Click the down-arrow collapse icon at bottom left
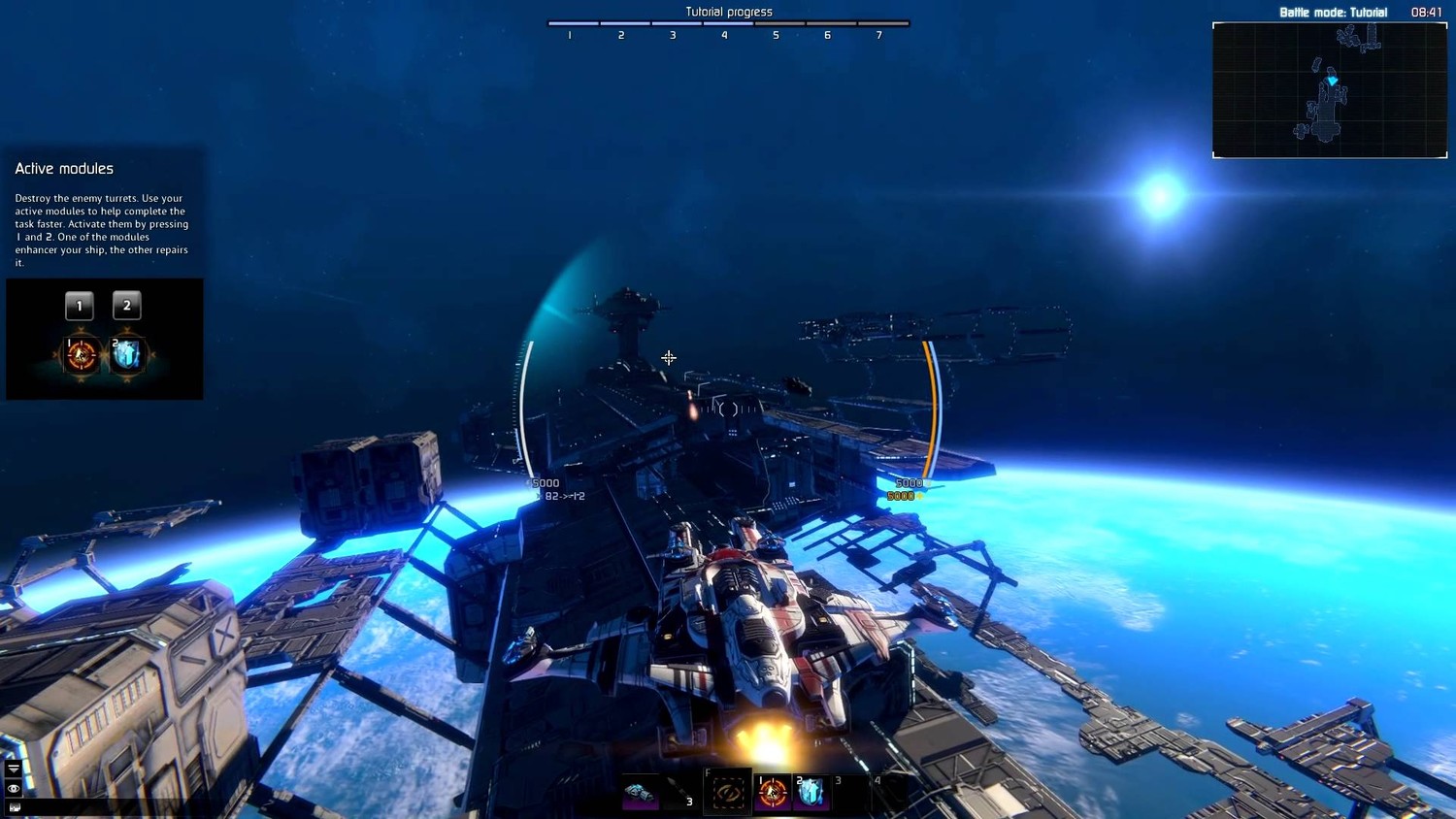 (x=14, y=769)
